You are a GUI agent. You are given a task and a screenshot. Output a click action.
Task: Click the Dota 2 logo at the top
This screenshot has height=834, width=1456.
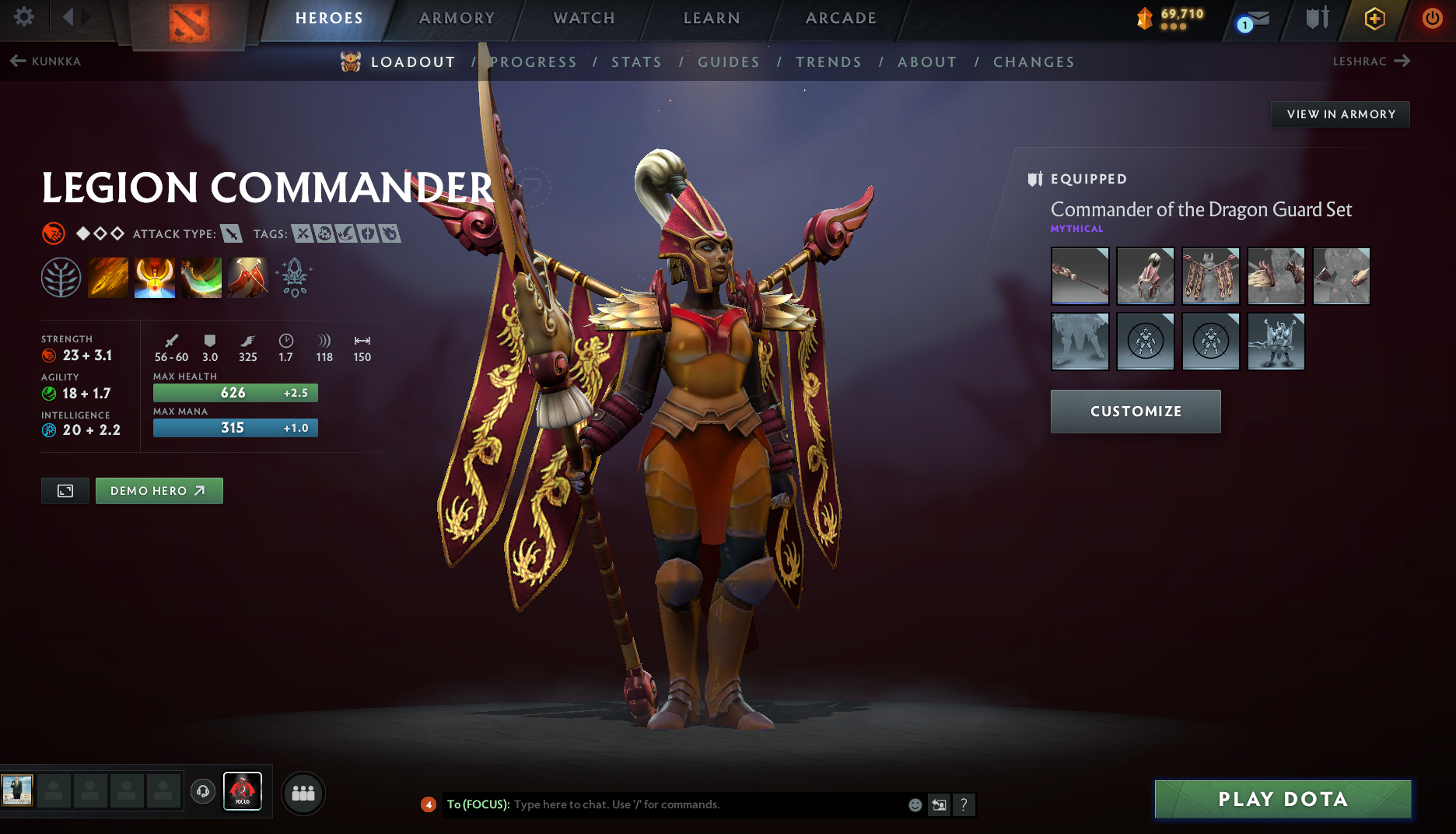191,20
